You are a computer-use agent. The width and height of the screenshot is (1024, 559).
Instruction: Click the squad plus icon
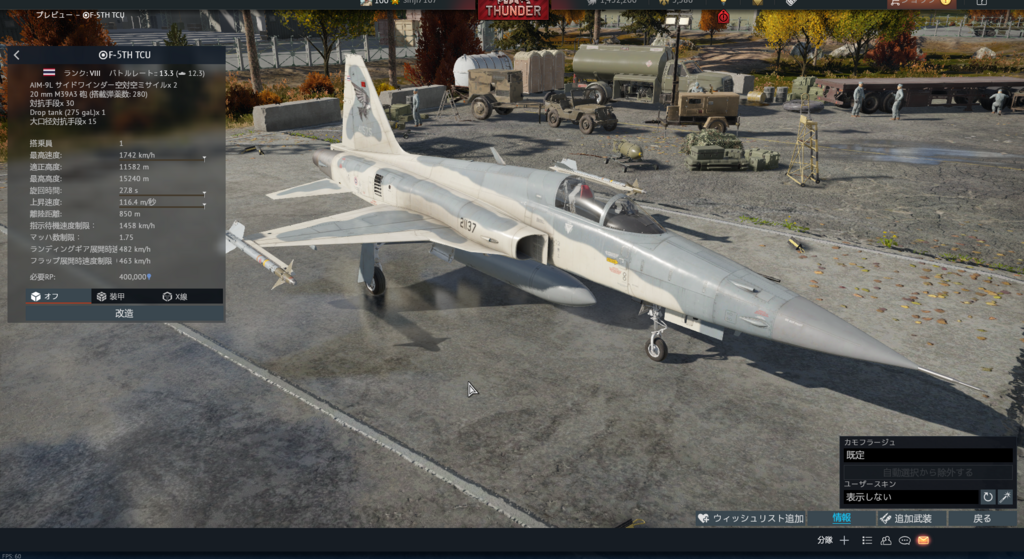844,540
